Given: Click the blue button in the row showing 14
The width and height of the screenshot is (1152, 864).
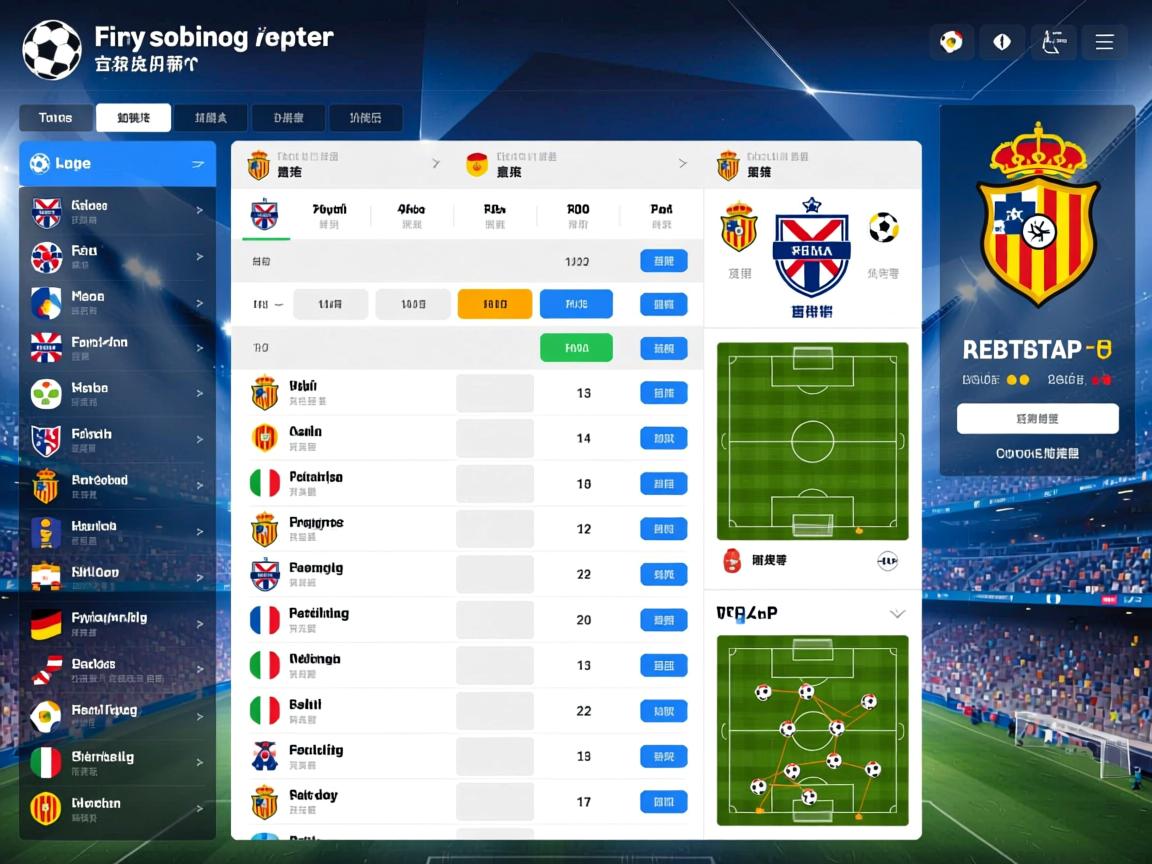Looking at the screenshot, I should tap(663, 438).
